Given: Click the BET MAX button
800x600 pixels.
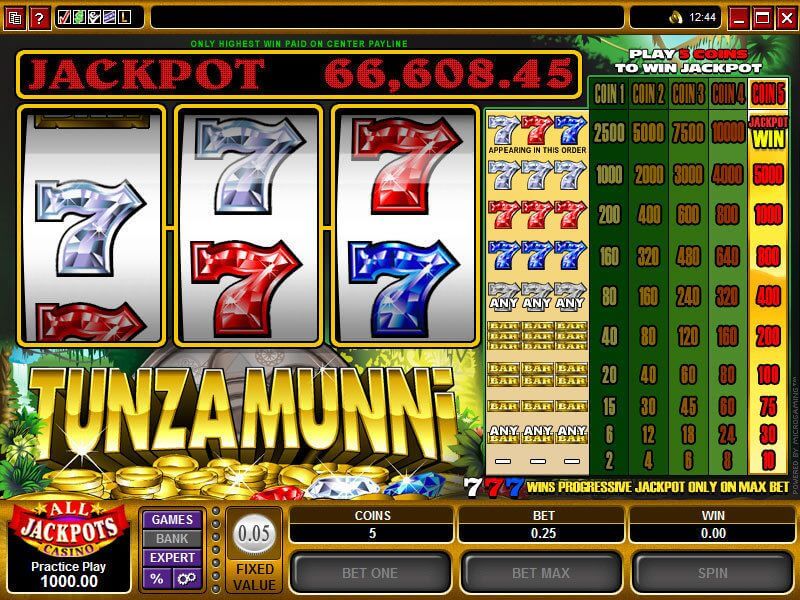Looking at the screenshot, I should click(539, 573).
